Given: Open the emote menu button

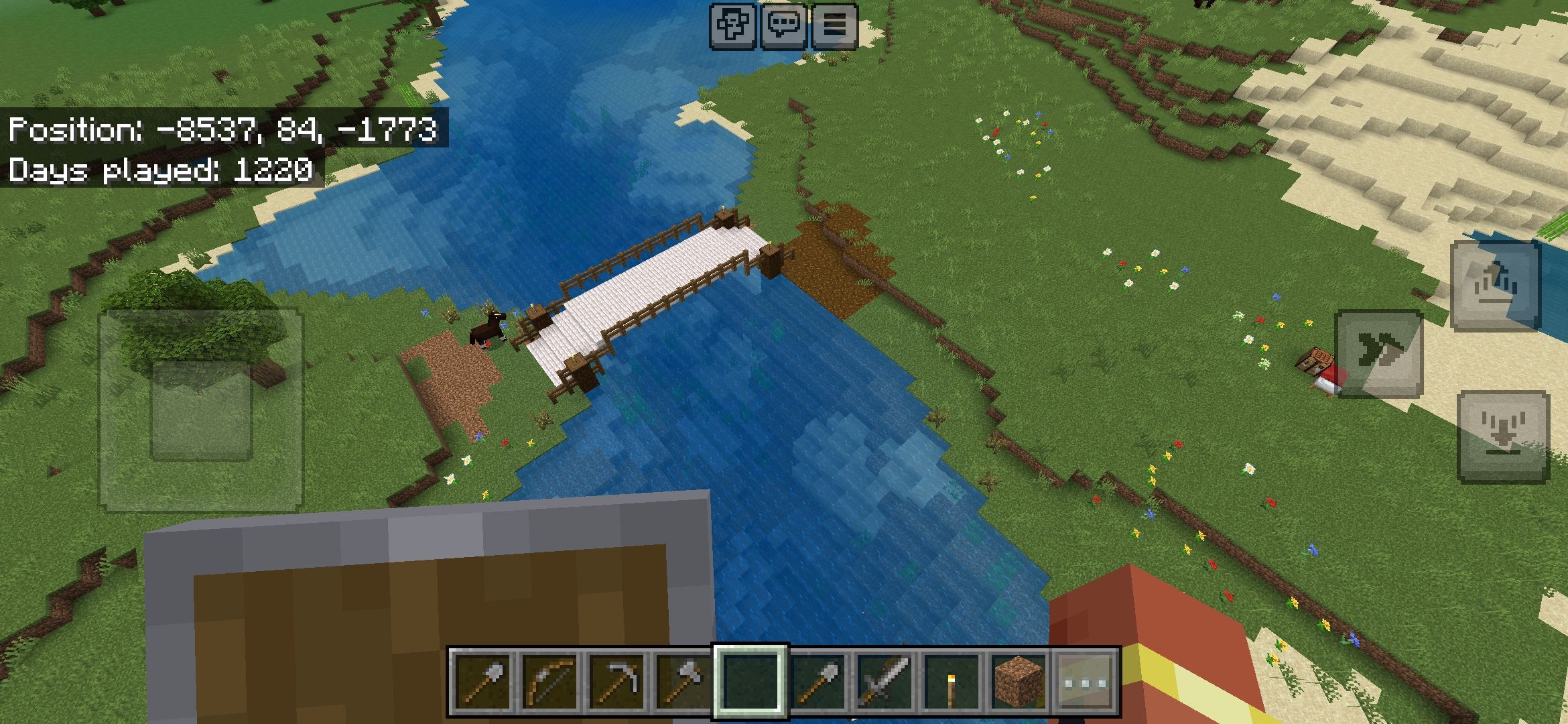Looking at the screenshot, I should (734, 25).
